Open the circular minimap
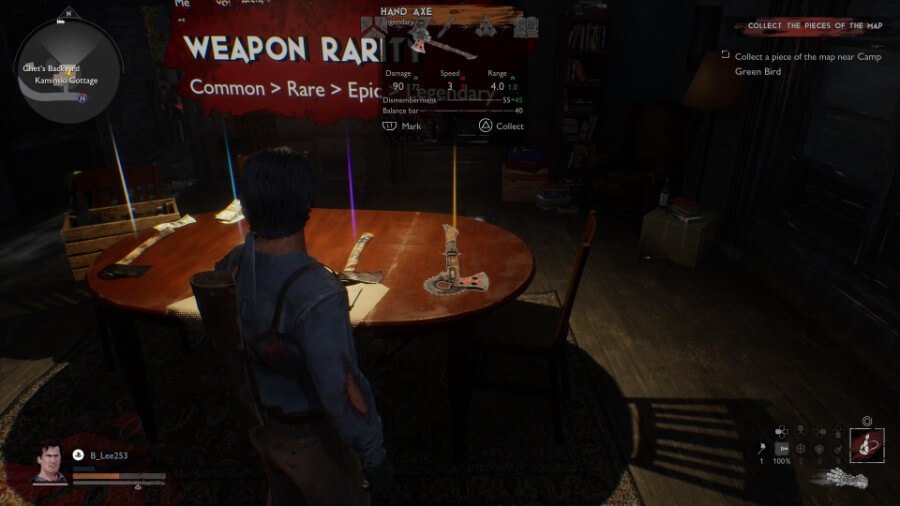Image resolution: width=900 pixels, height=506 pixels. (x=68, y=68)
